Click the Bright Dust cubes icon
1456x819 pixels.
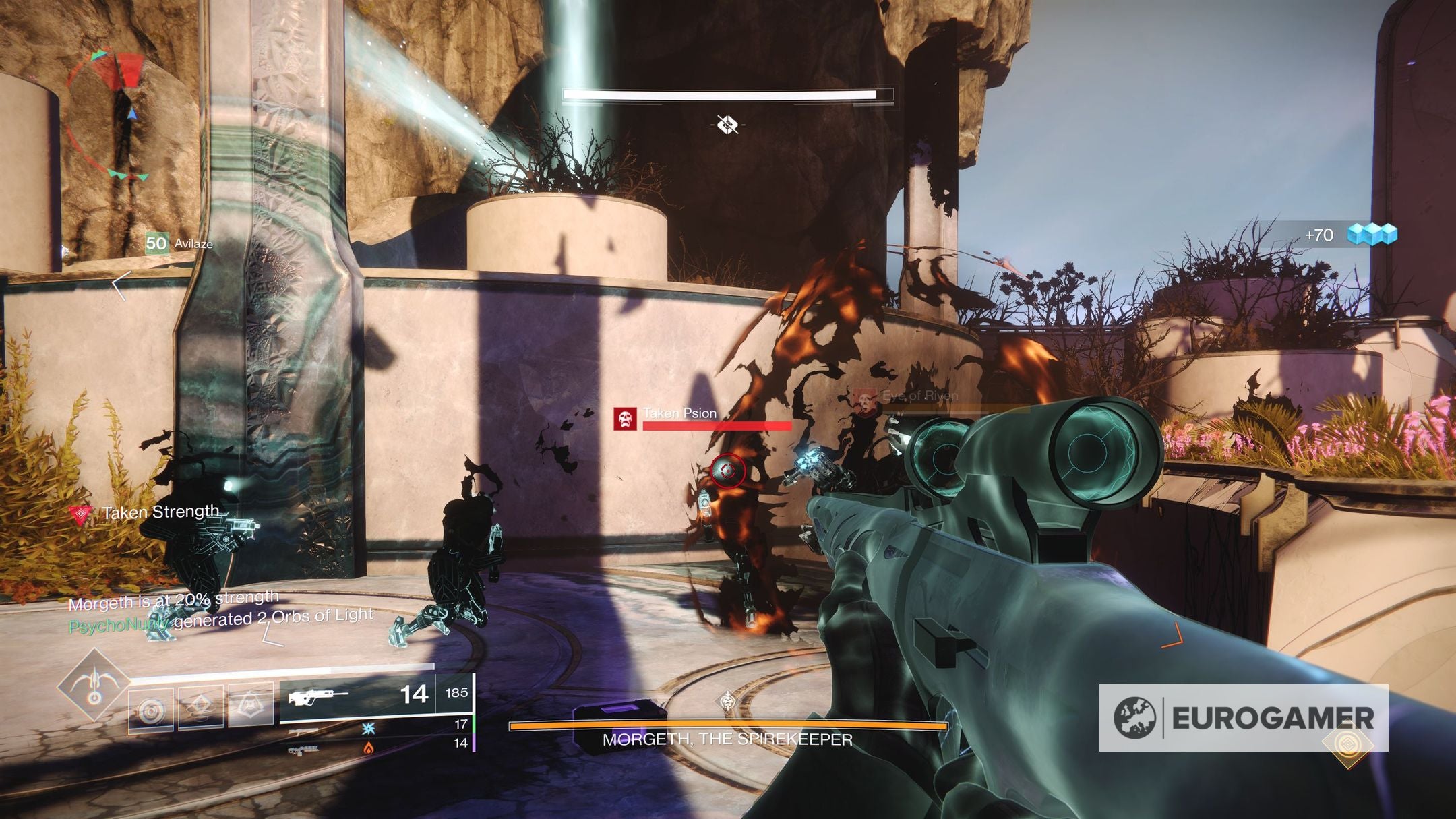(x=1371, y=235)
